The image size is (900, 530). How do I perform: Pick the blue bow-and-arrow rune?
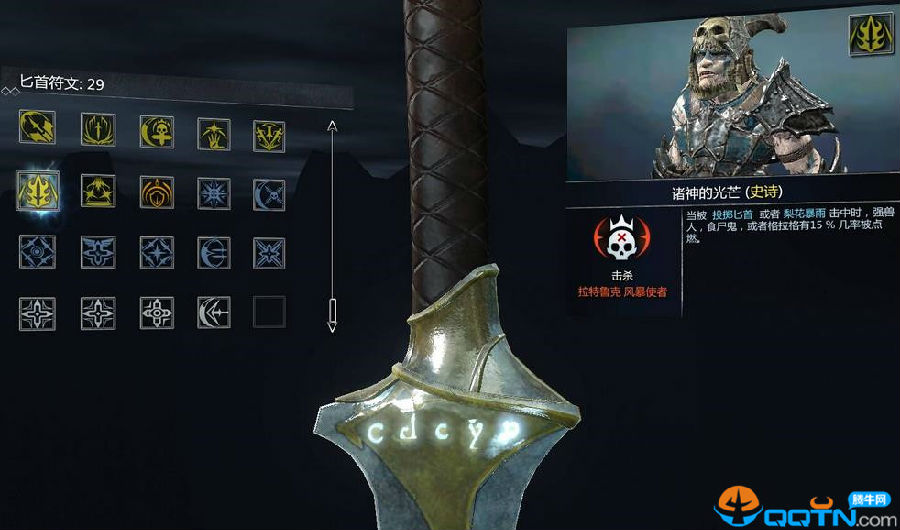(x=212, y=252)
